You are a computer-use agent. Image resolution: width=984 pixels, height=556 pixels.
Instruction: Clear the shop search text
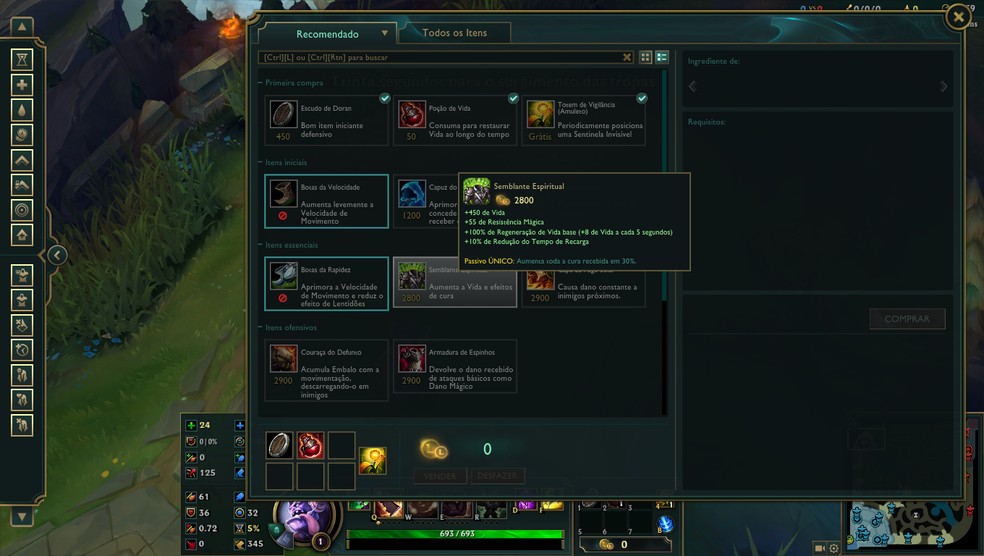tap(627, 58)
